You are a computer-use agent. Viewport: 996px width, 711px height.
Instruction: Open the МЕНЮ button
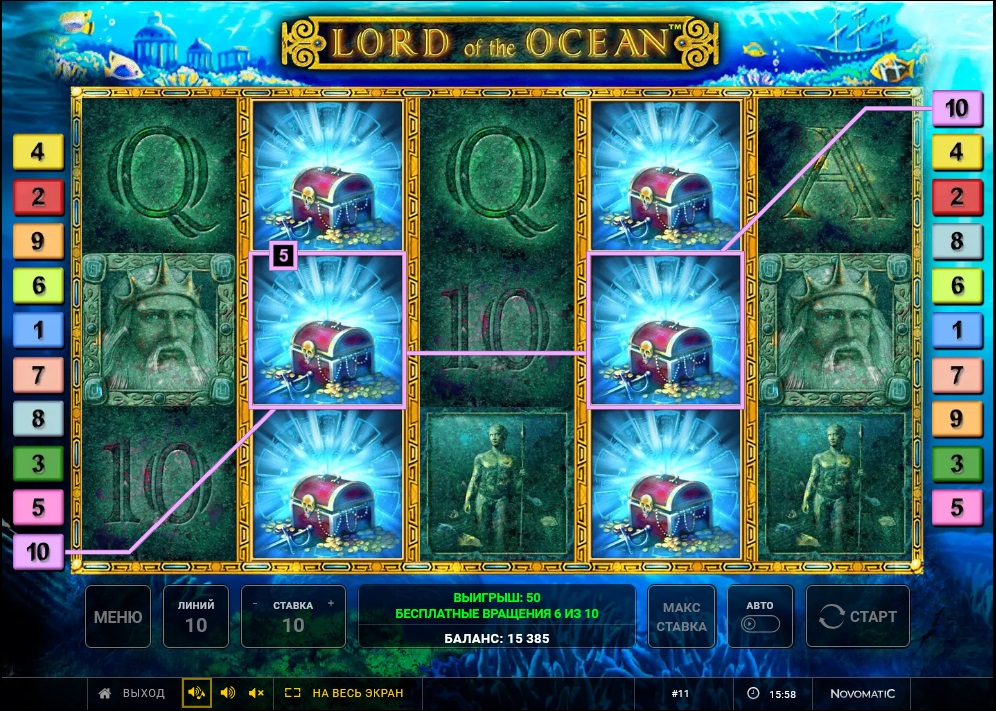pos(117,617)
